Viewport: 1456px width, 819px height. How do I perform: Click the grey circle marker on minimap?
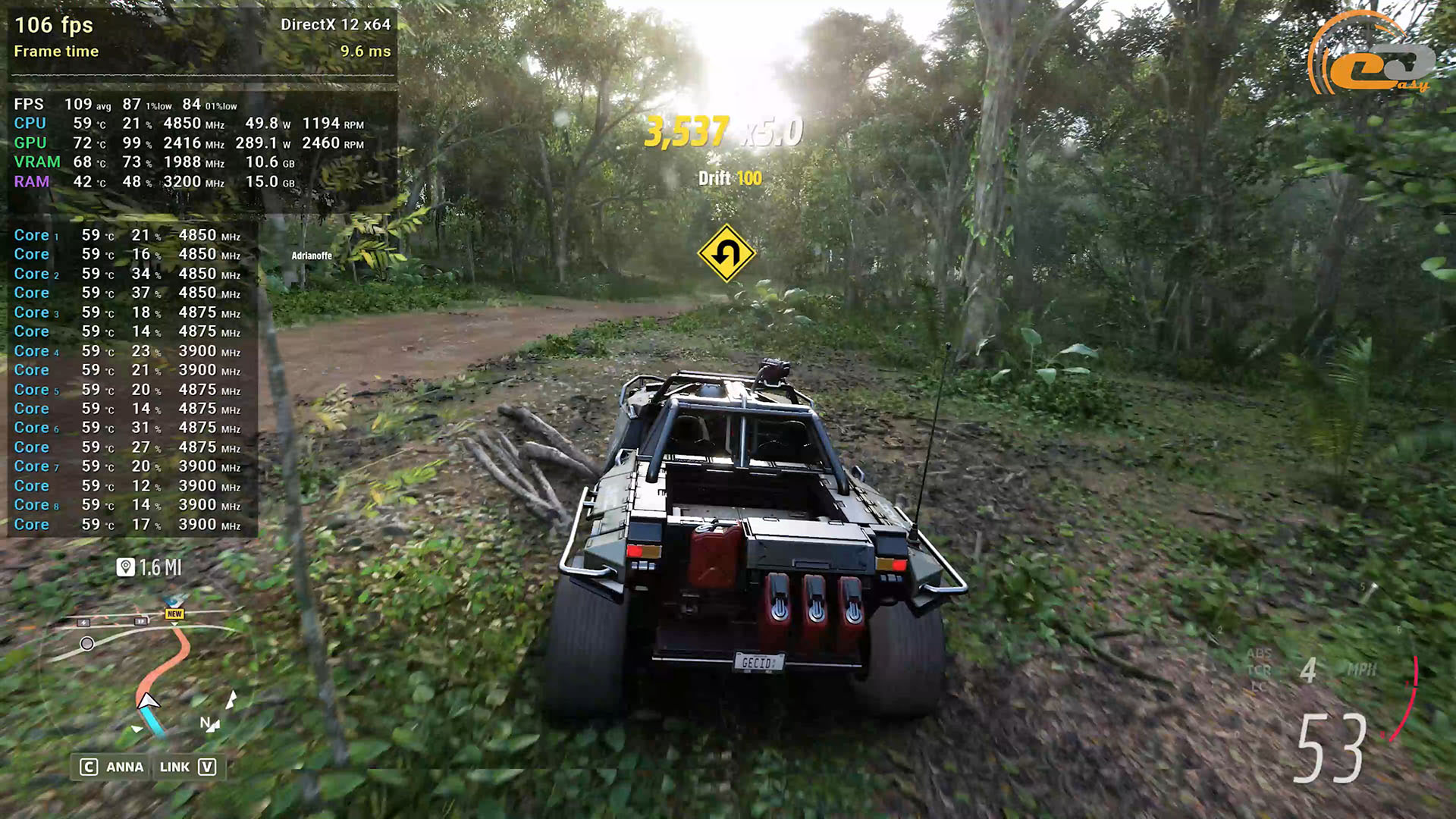(x=87, y=644)
